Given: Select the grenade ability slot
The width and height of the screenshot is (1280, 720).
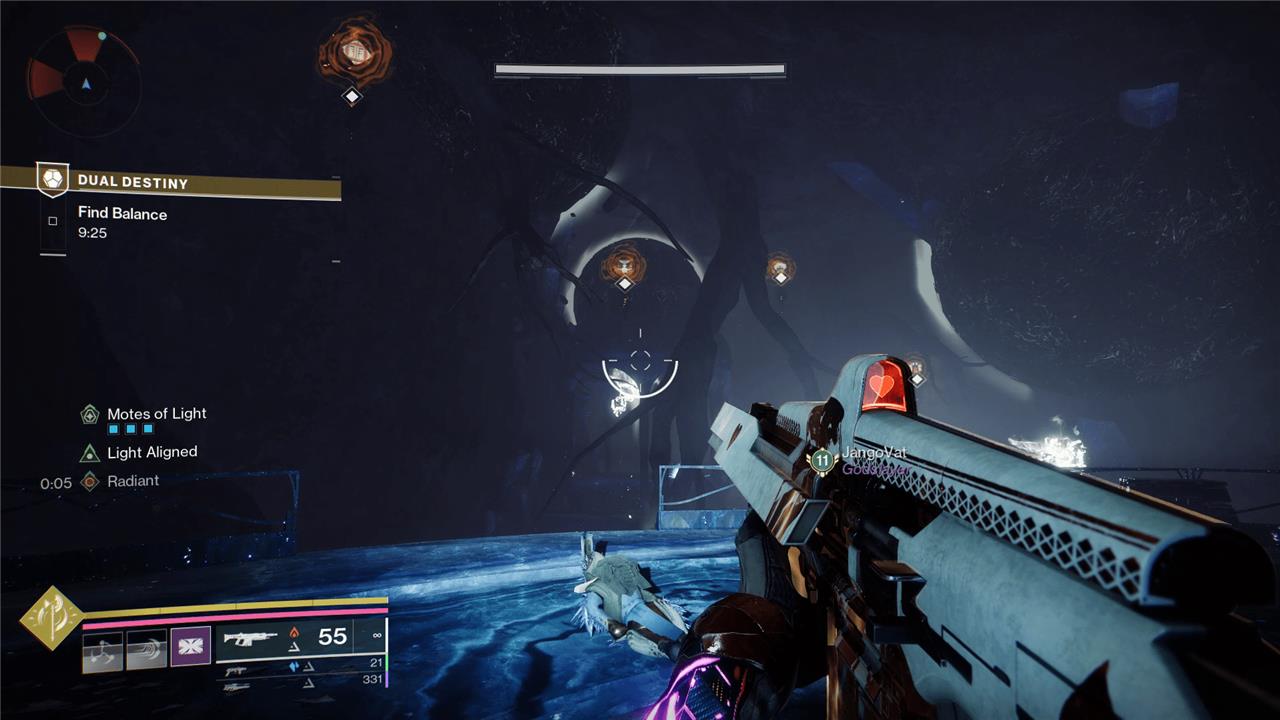Looking at the screenshot, I should click(x=102, y=651).
